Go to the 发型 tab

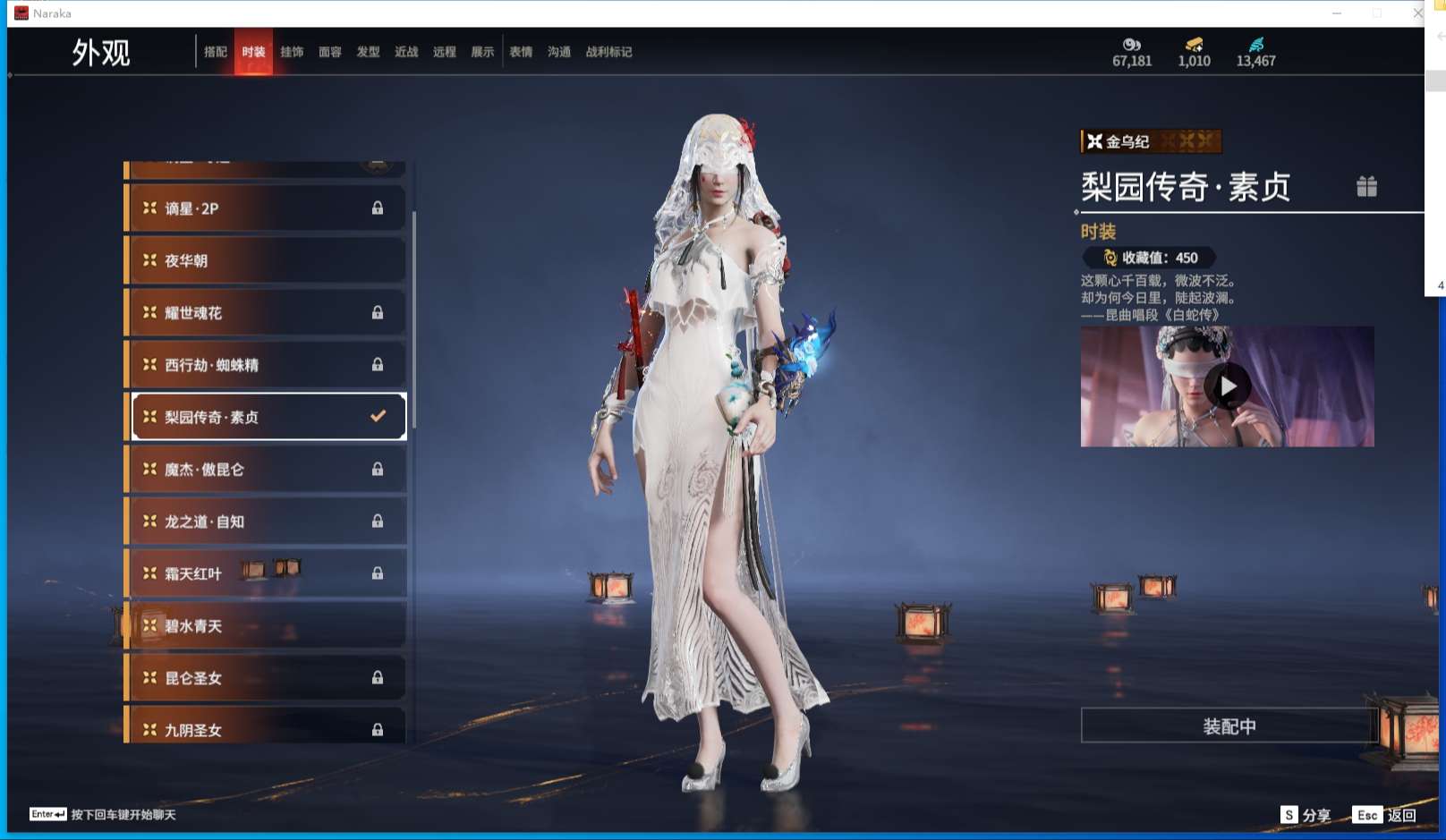(x=369, y=52)
